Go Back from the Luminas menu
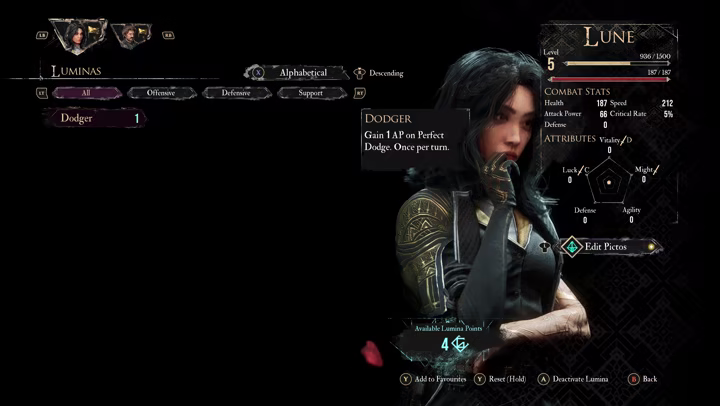 pyautogui.click(x=649, y=380)
